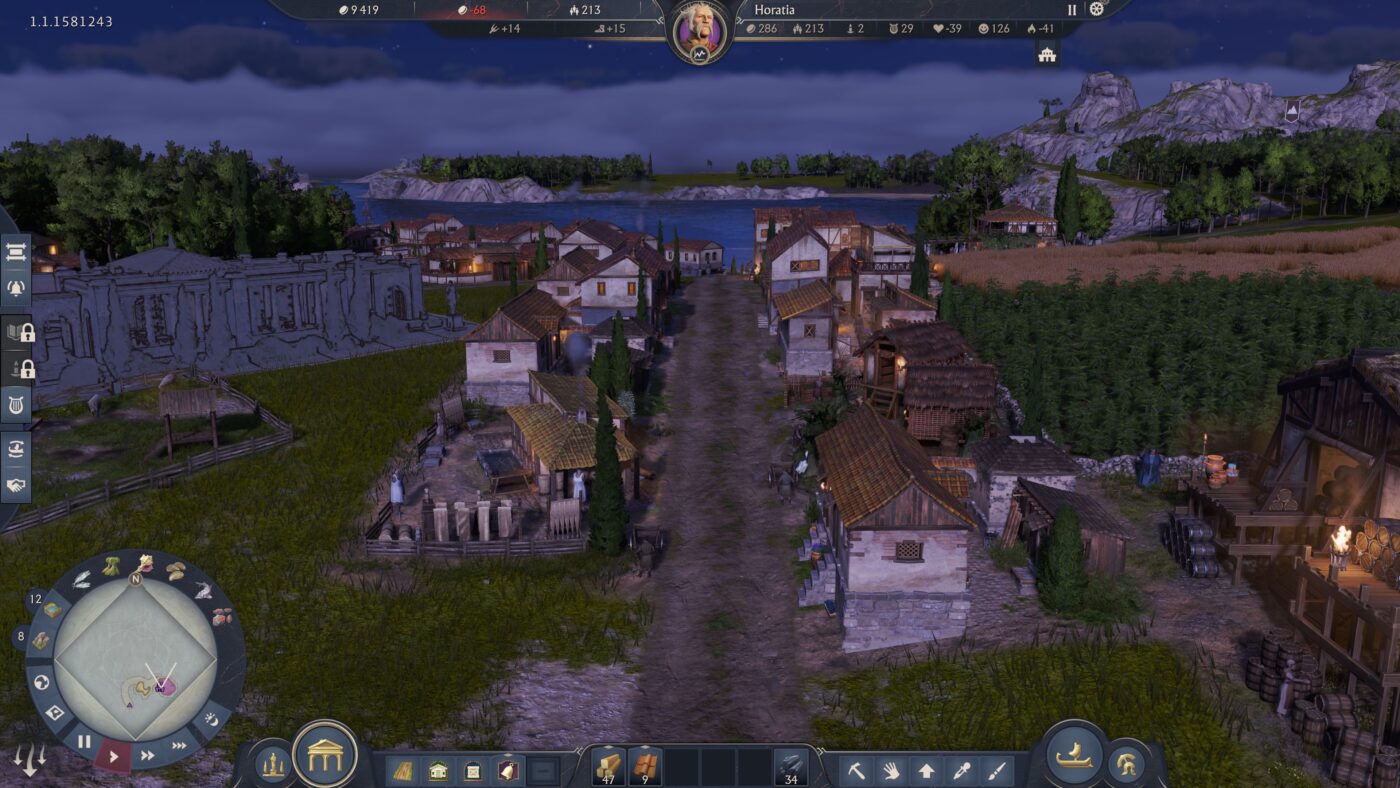Toggle the day-night cycle button
The image size is (1400, 788).
[x=211, y=718]
